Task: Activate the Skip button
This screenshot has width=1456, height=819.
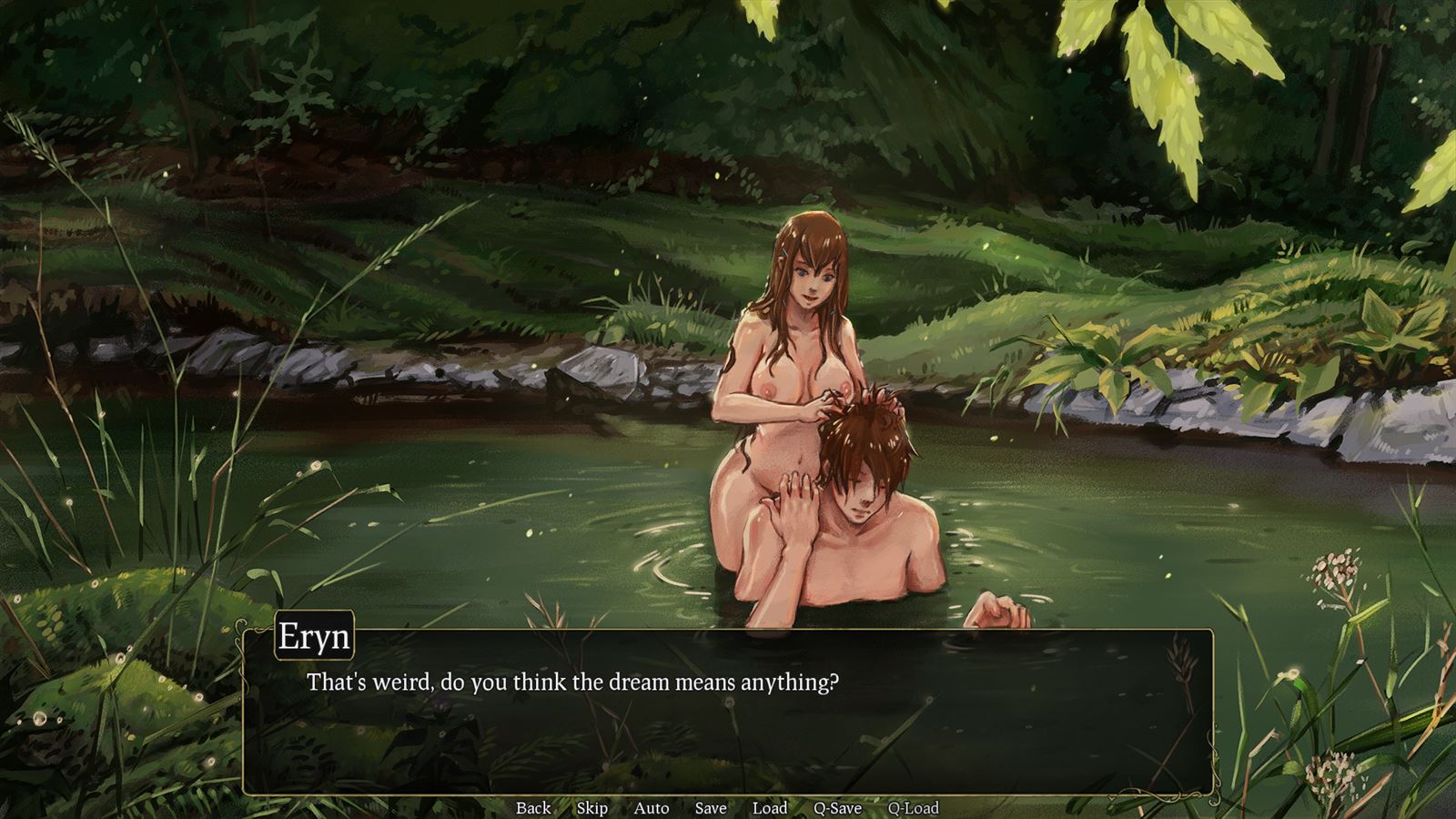Action: [591, 807]
